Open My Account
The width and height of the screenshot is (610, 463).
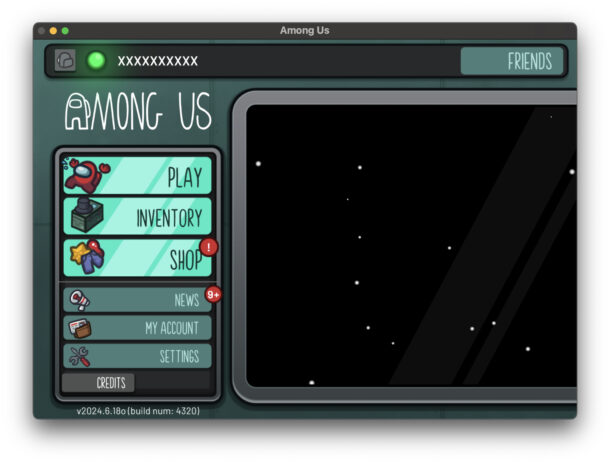click(x=138, y=327)
